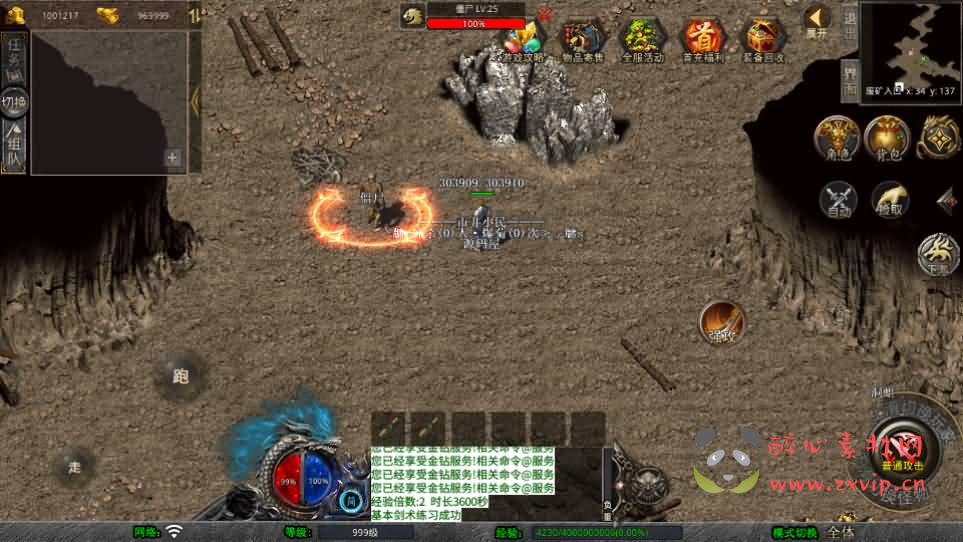Click the 展开 expand arrow button
This screenshot has height=542, width=963.
point(817,19)
